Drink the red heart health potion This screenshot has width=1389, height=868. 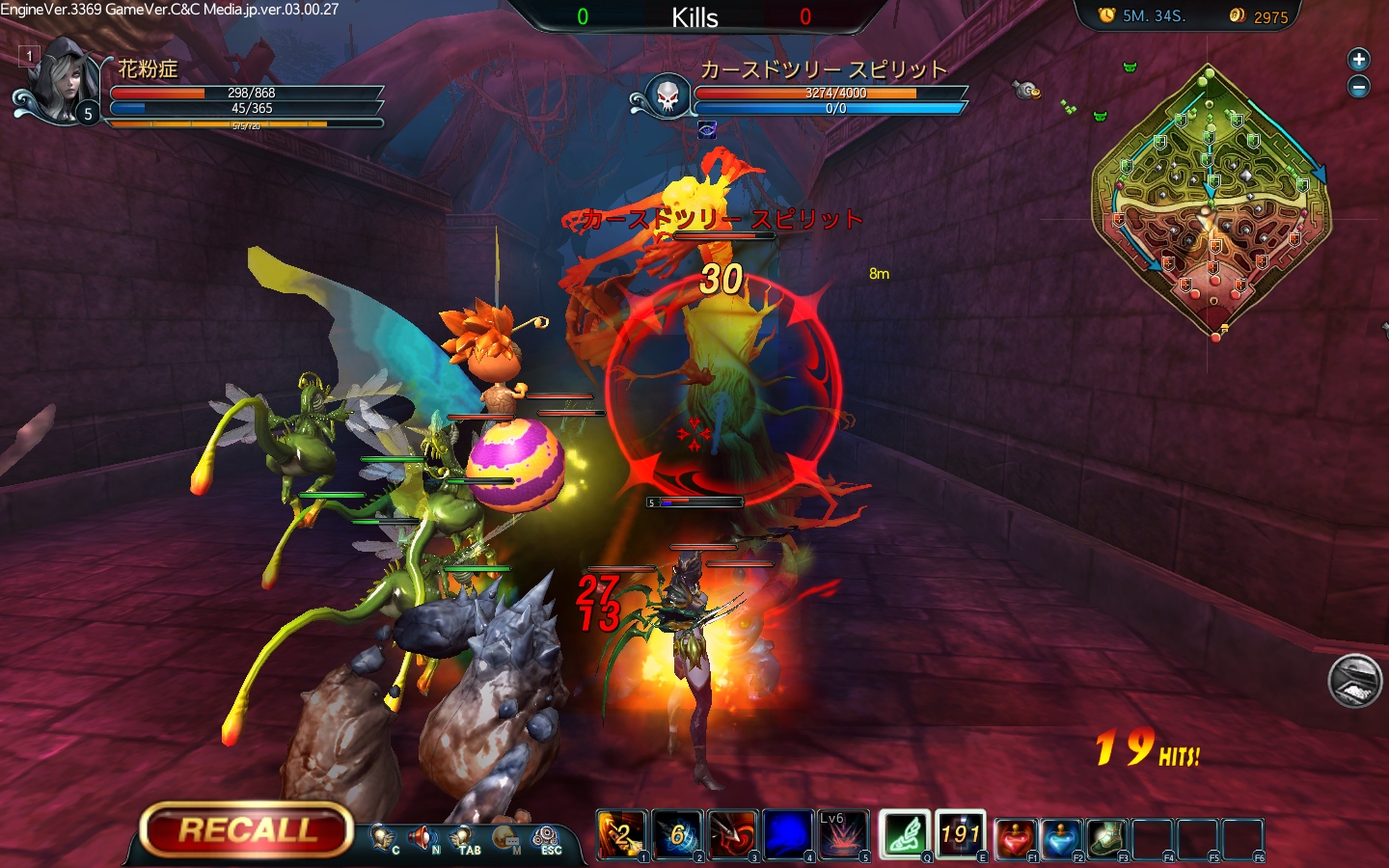[x=1015, y=838]
